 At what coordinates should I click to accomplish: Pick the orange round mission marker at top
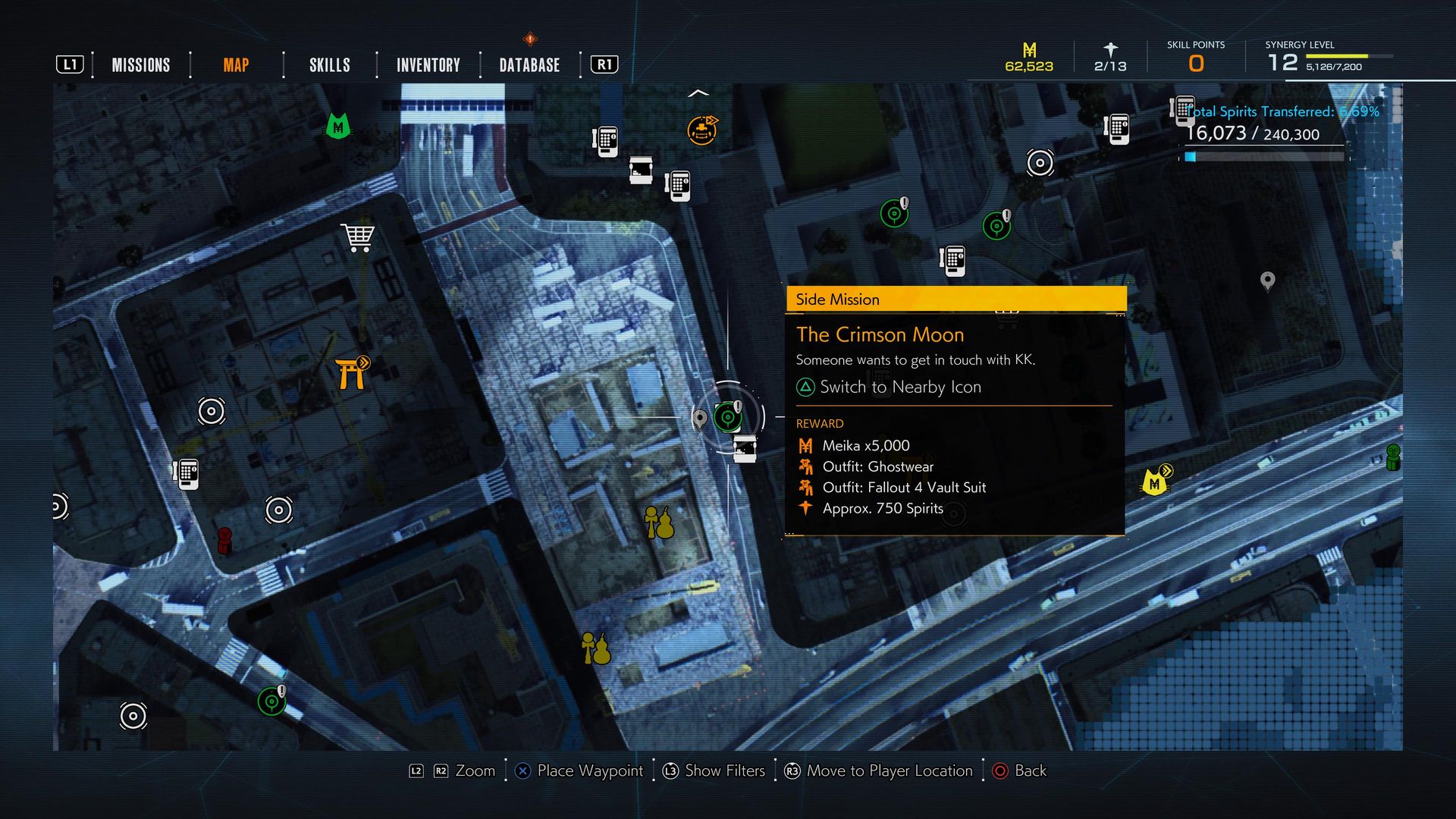click(701, 130)
